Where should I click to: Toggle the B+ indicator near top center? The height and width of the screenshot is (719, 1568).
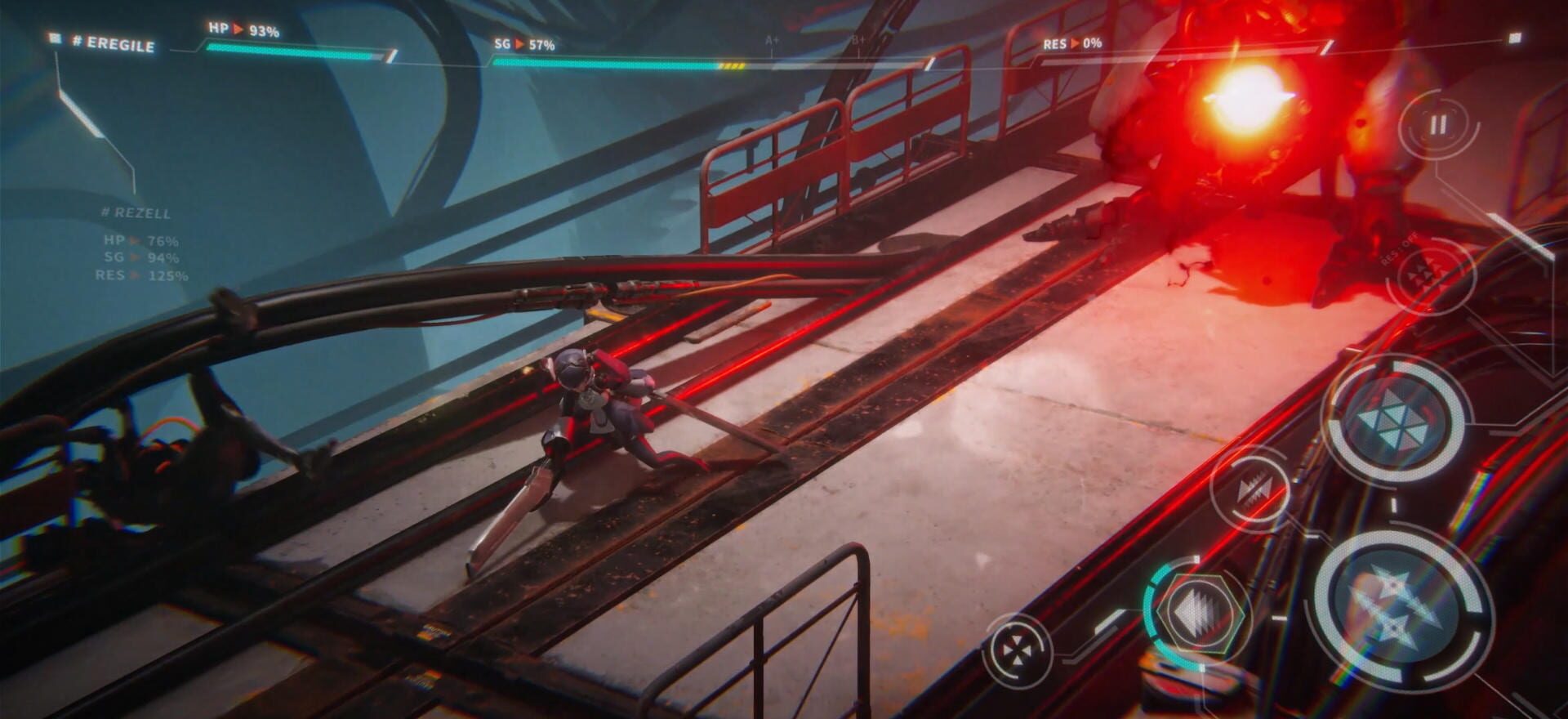(854, 38)
